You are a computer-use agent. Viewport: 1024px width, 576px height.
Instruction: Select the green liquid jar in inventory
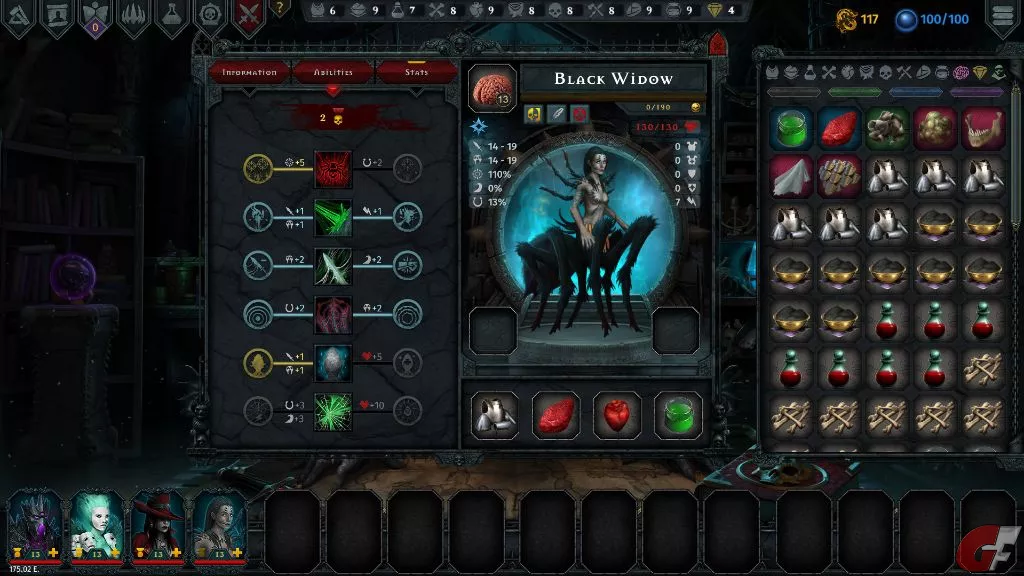click(x=791, y=129)
